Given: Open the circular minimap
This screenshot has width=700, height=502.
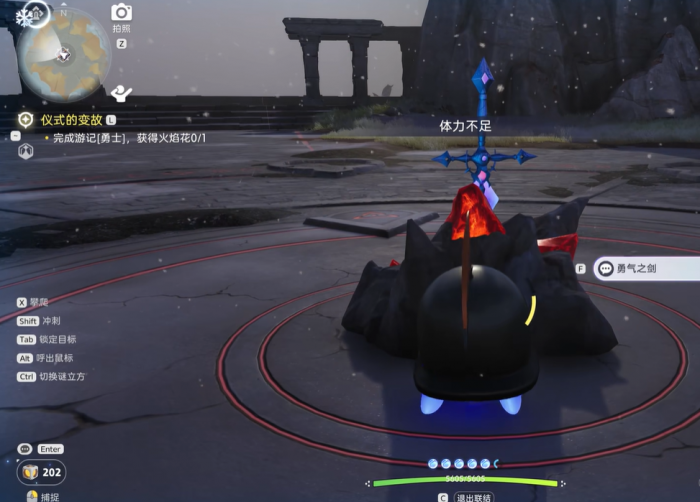Looking at the screenshot, I should click(64, 54).
